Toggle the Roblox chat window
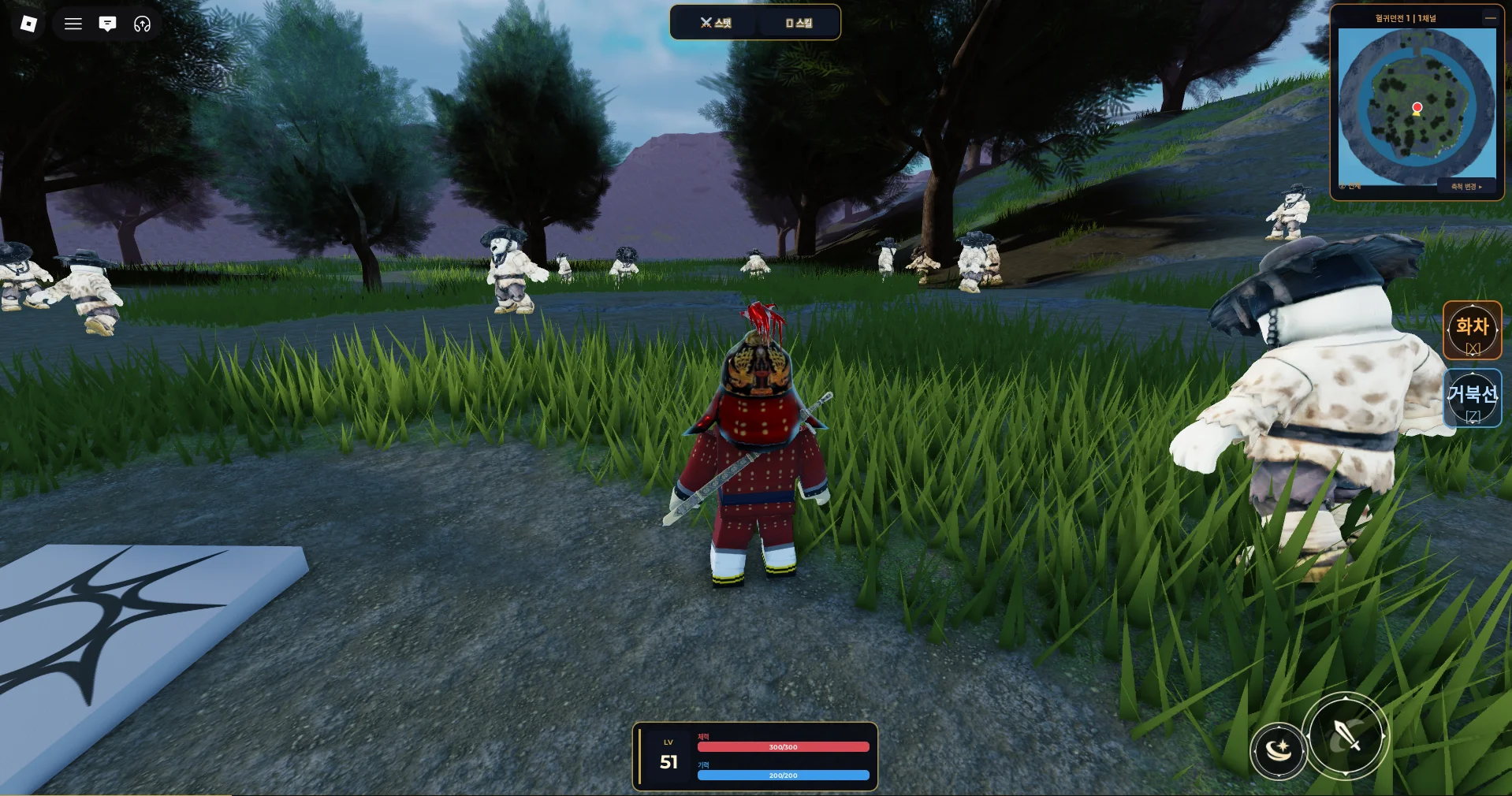1512x796 pixels. (x=108, y=24)
